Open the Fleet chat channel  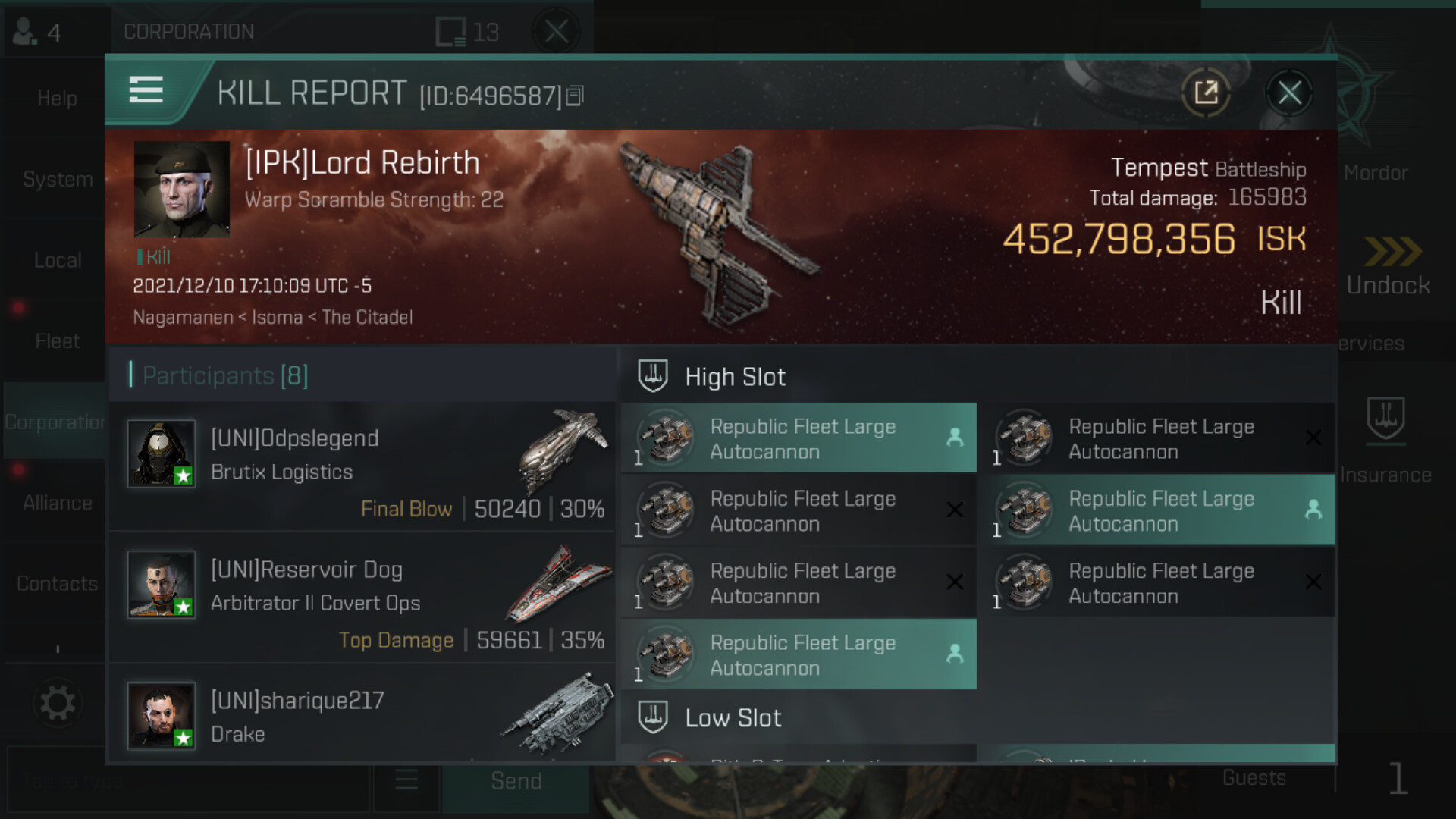tap(57, 341)
